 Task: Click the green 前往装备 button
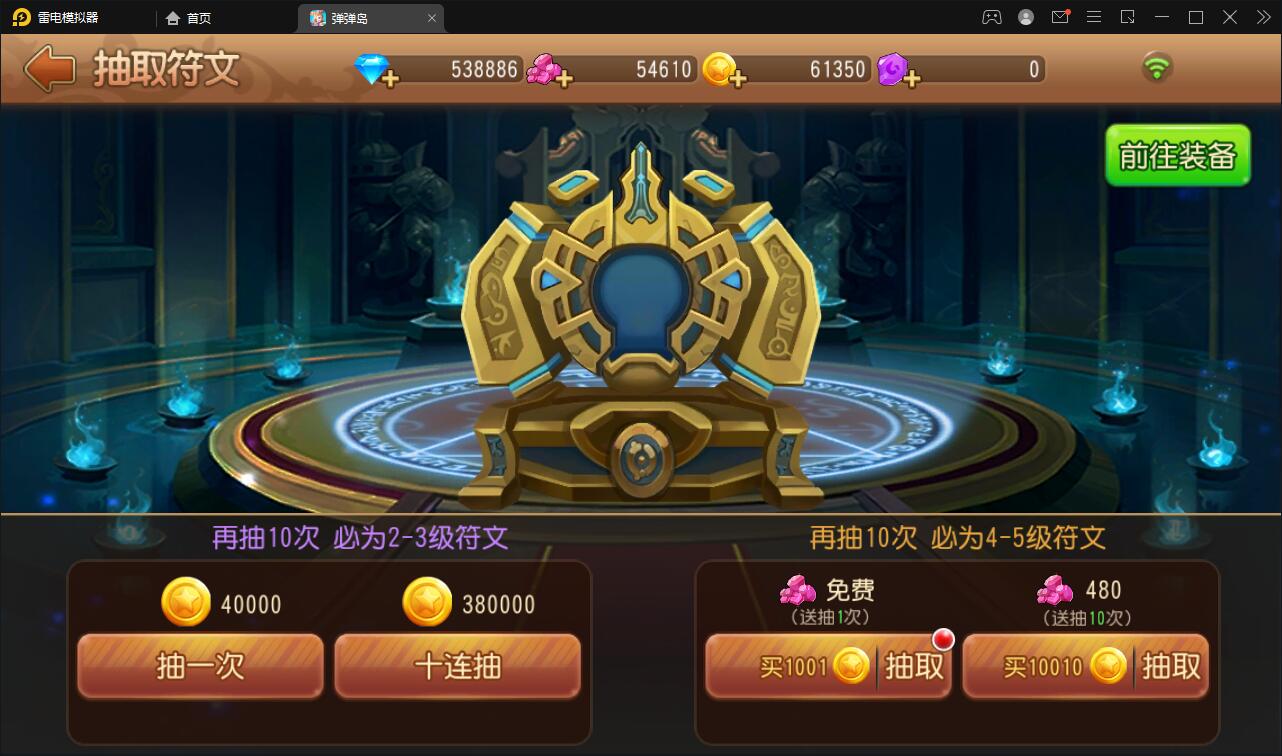[1178, 156]
